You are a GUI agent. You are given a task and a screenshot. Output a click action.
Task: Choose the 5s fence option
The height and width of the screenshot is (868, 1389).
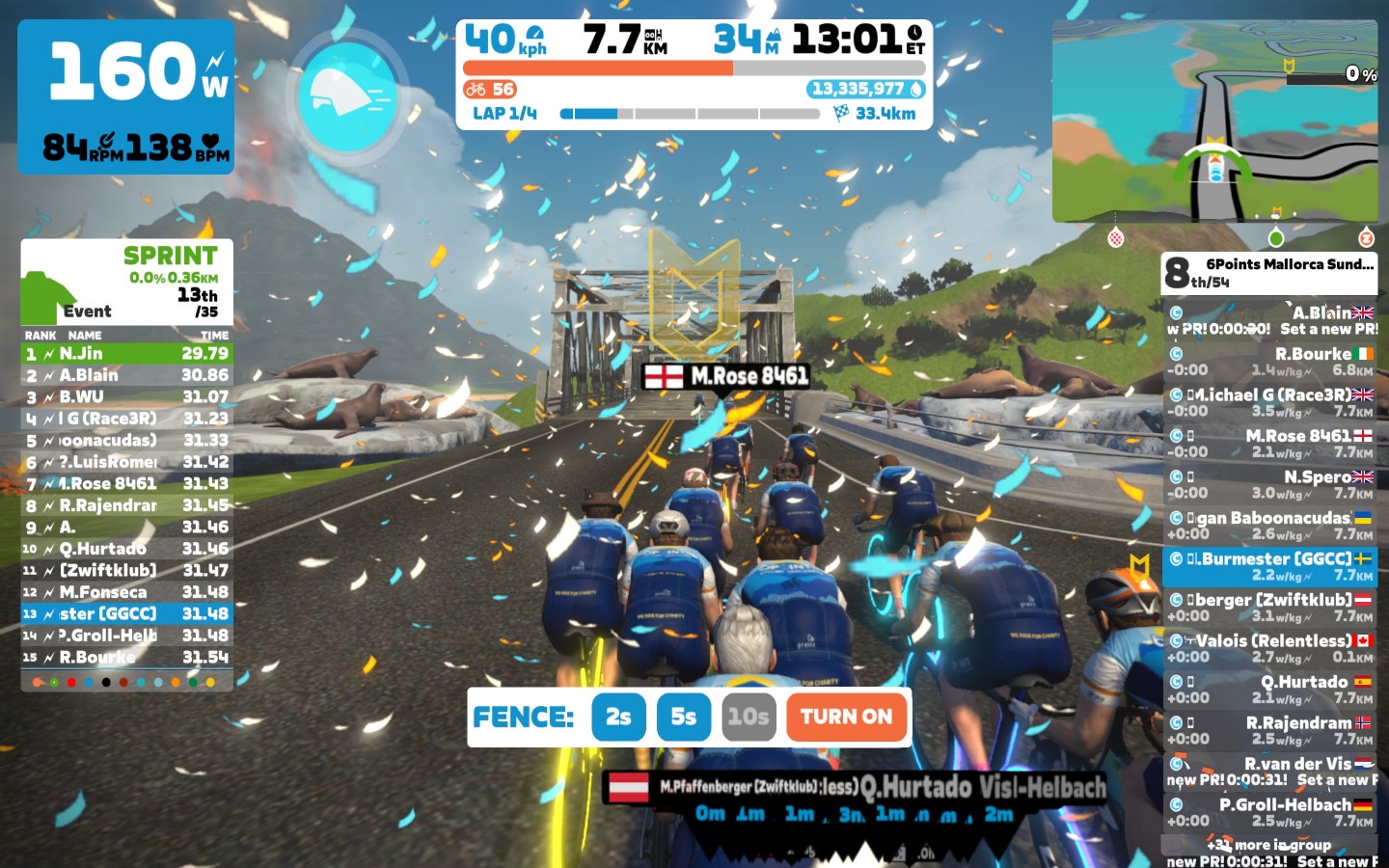pyautogui.click(x=683, y=717)
